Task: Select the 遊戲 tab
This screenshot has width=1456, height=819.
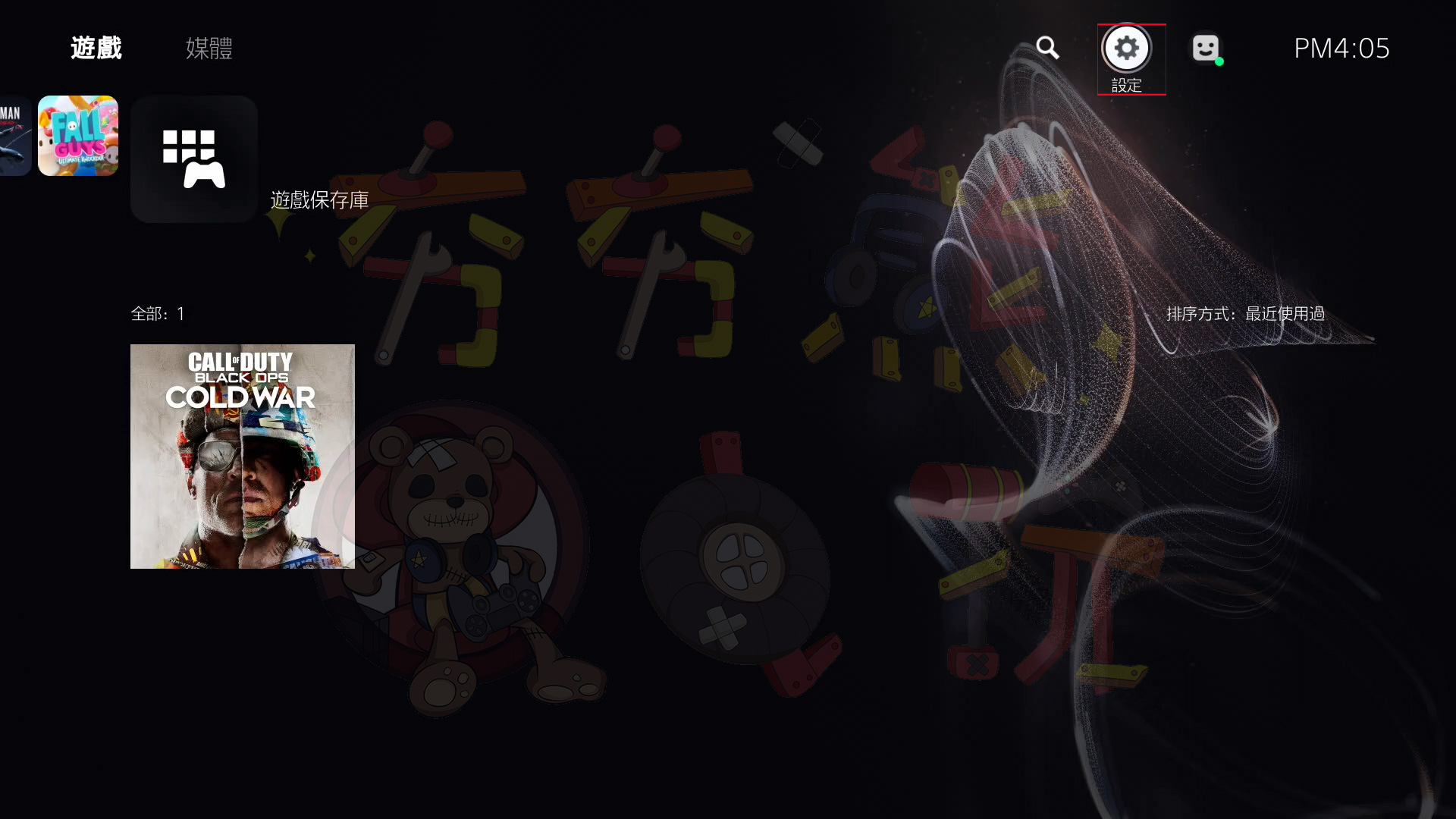Action: (x=95, y=48)
